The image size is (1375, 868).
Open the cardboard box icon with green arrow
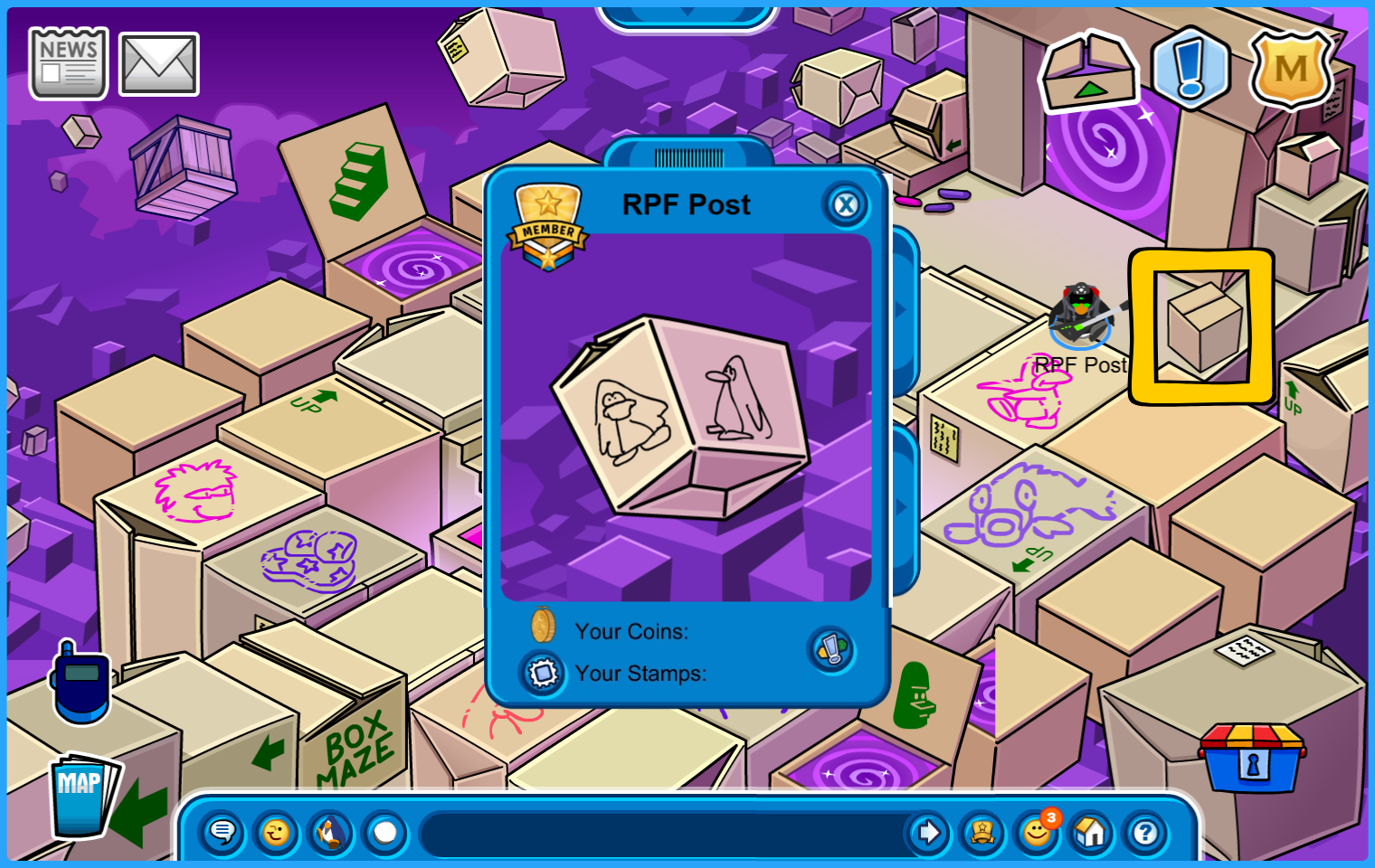(1088, 72)
